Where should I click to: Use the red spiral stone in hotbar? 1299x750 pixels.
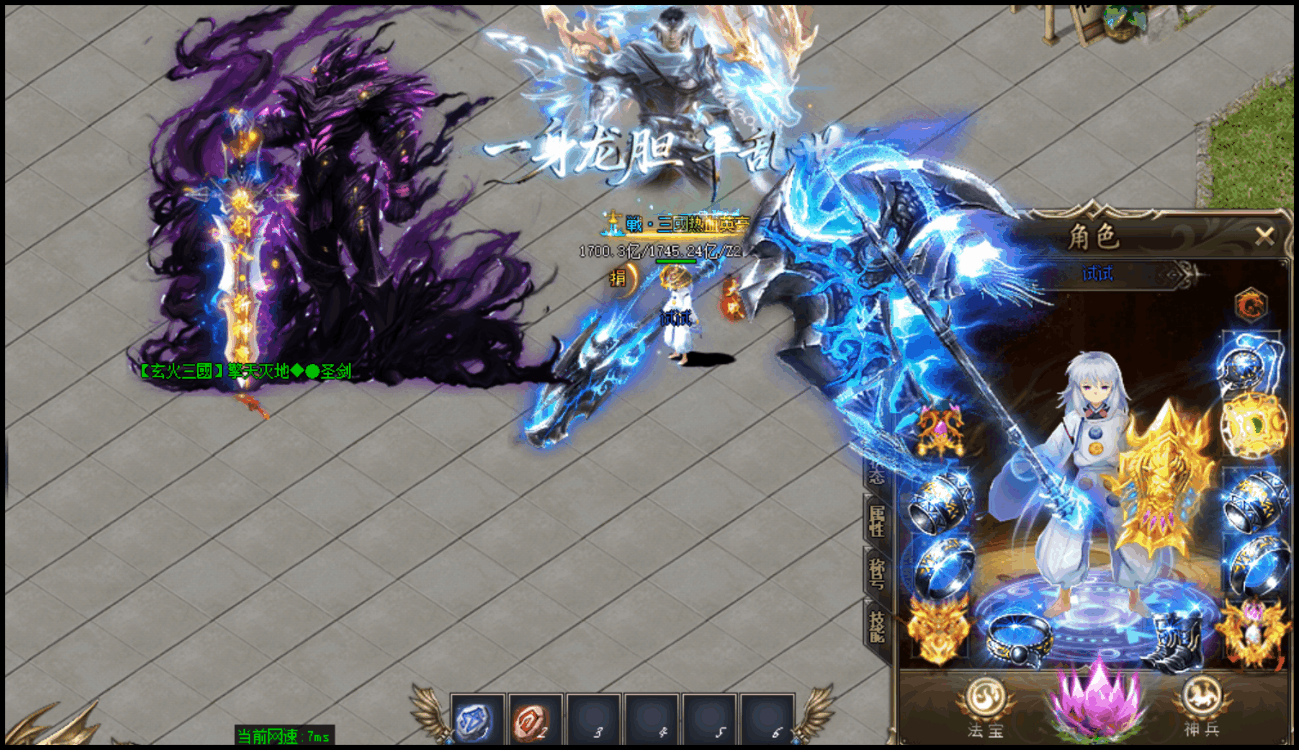(x=531, y=720)
